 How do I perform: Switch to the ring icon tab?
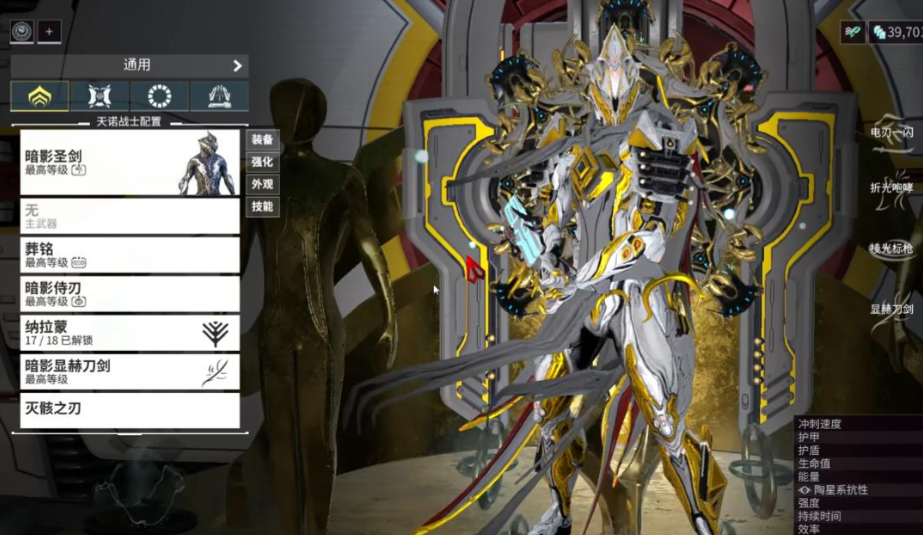(159, 96)
